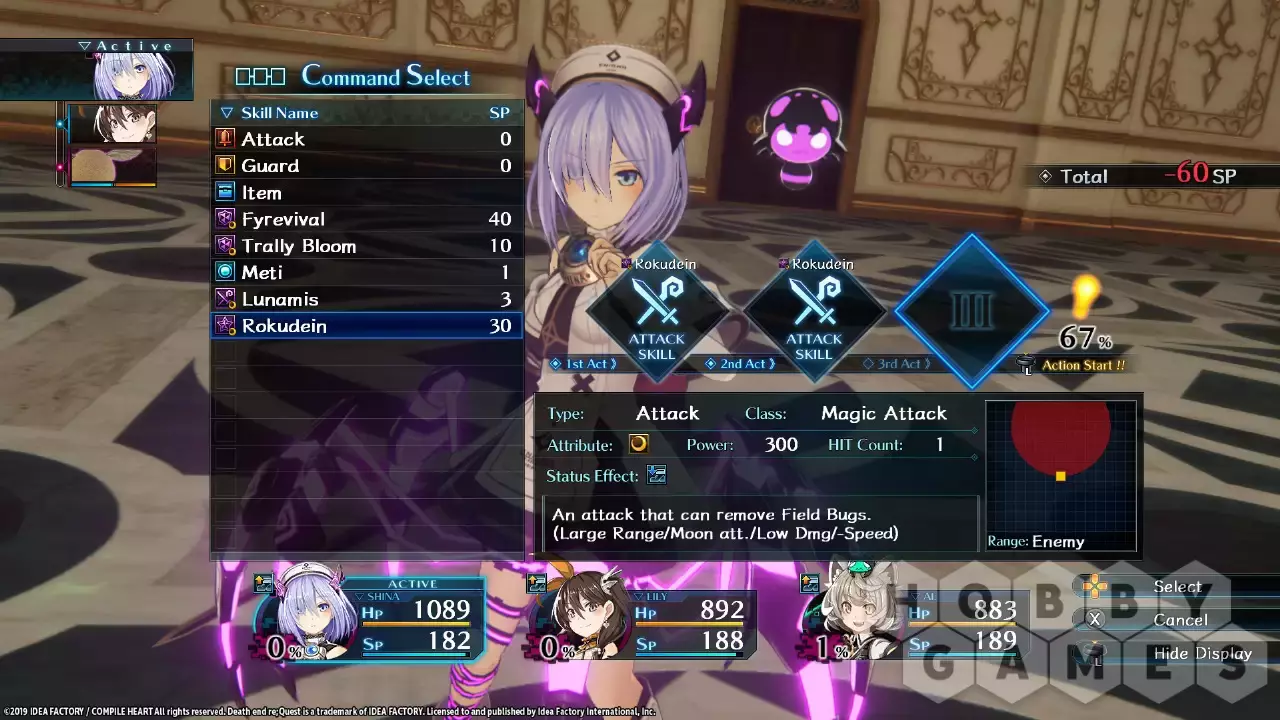Pick the Lunamis skill
The height and width of the screenshot is (720, 1280).
pyautogui.click(x=366, y=299)
